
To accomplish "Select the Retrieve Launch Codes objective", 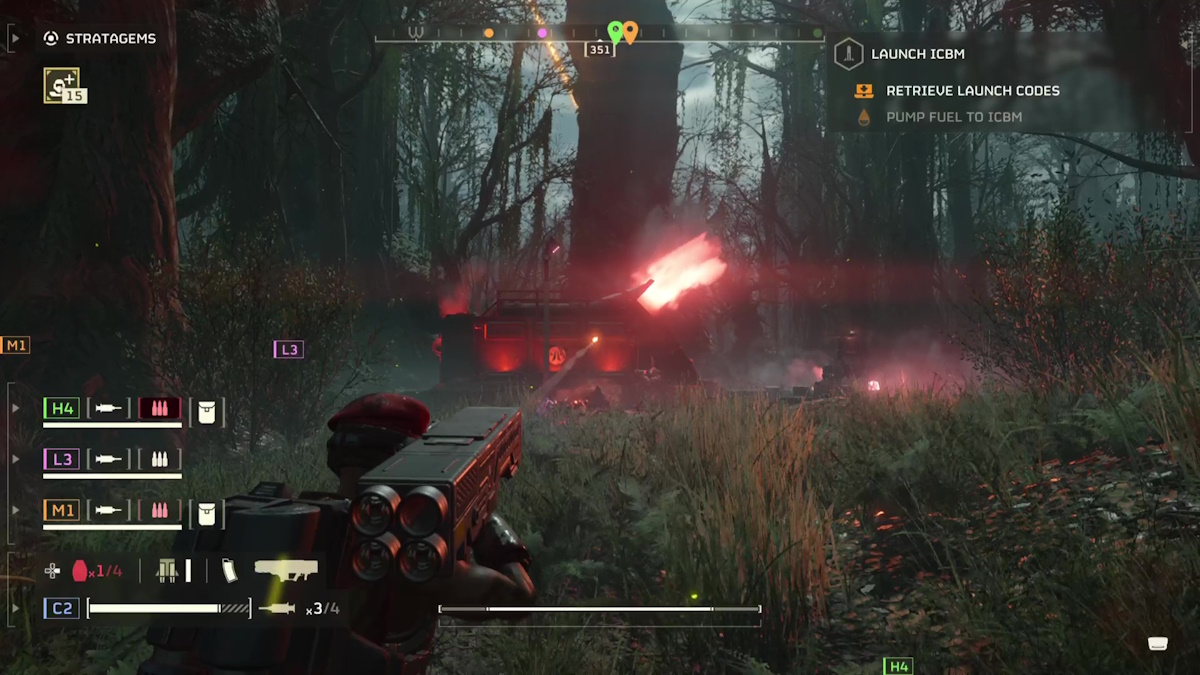I will tap(972, 91).
